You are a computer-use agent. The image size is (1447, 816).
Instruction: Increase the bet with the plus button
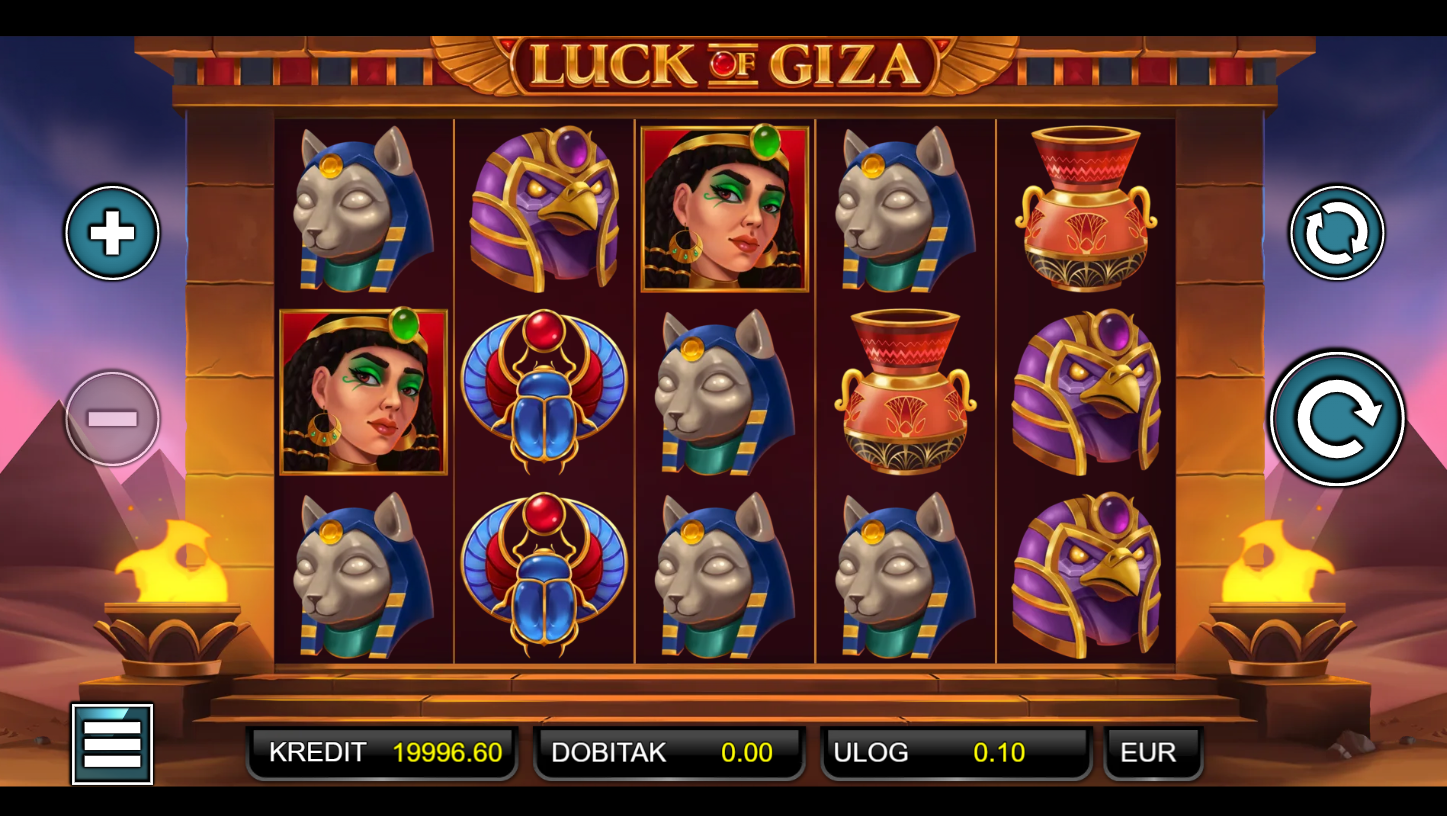(x=112, y=233)
